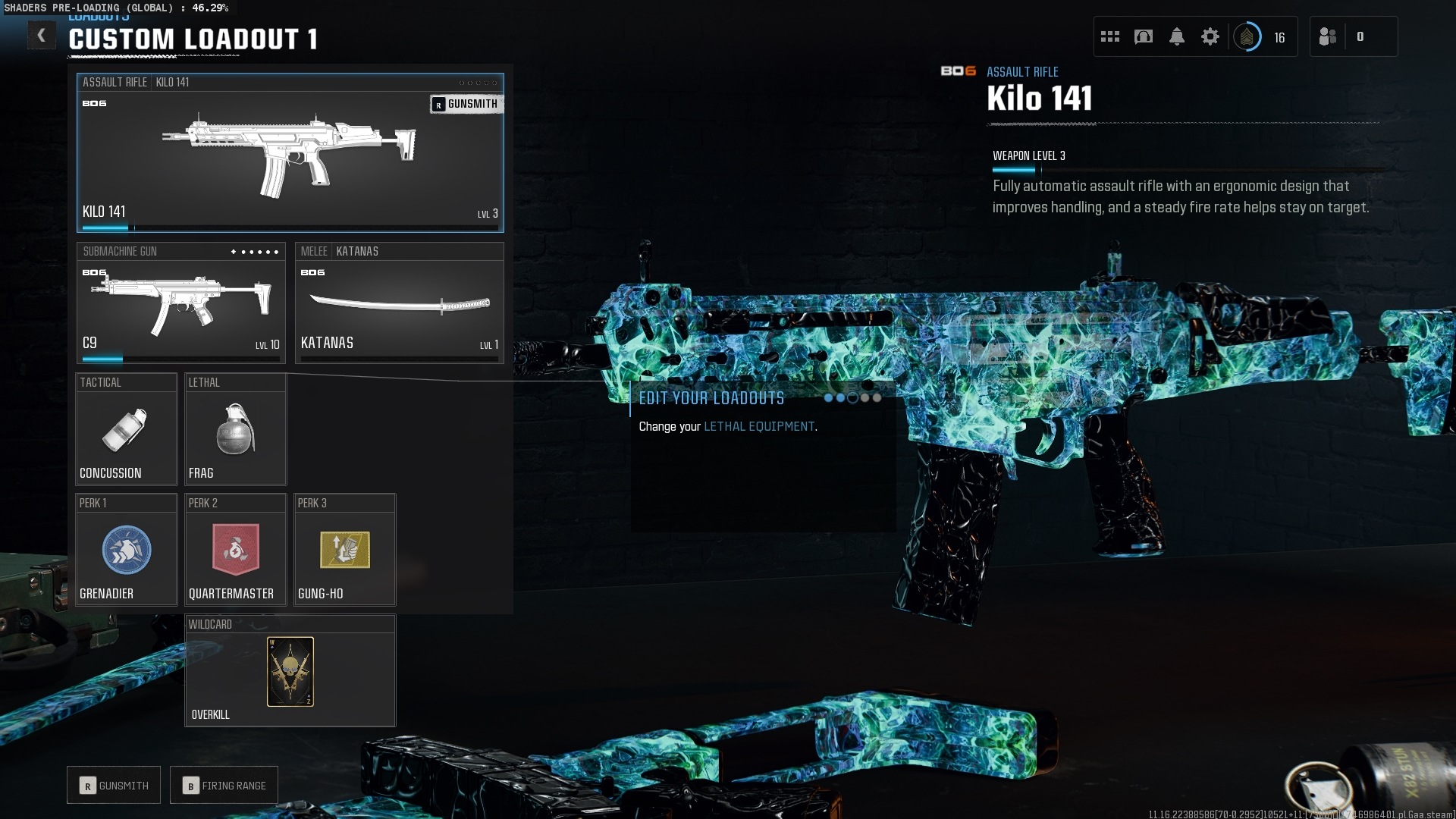Screen dimensions: 1456x819
Task: Open voice chat headset icon
Action: 1143,36
